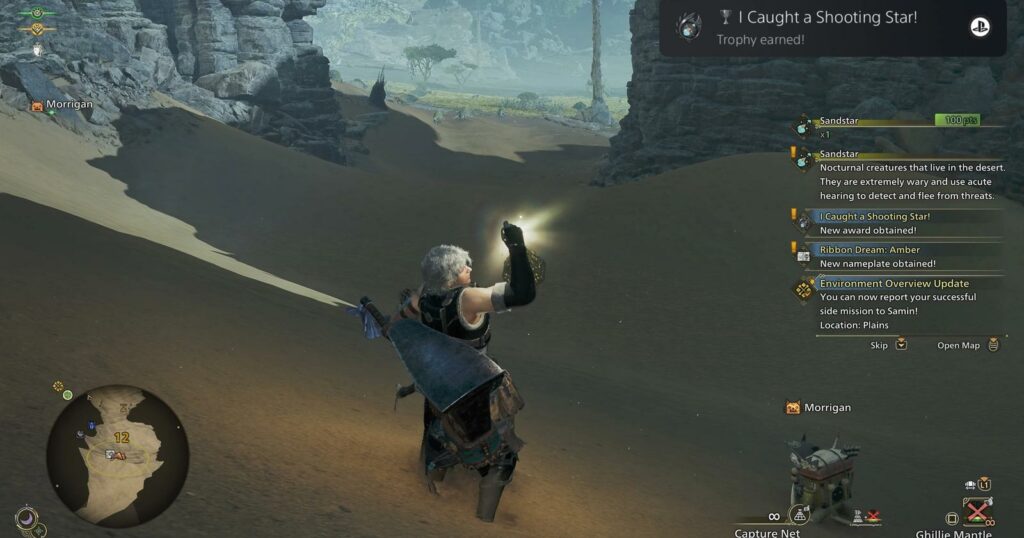Viewport: 1024px width, 538px height.
Task: Activate the Ghillie Mantle icon
Action: [x=977, y=512]
